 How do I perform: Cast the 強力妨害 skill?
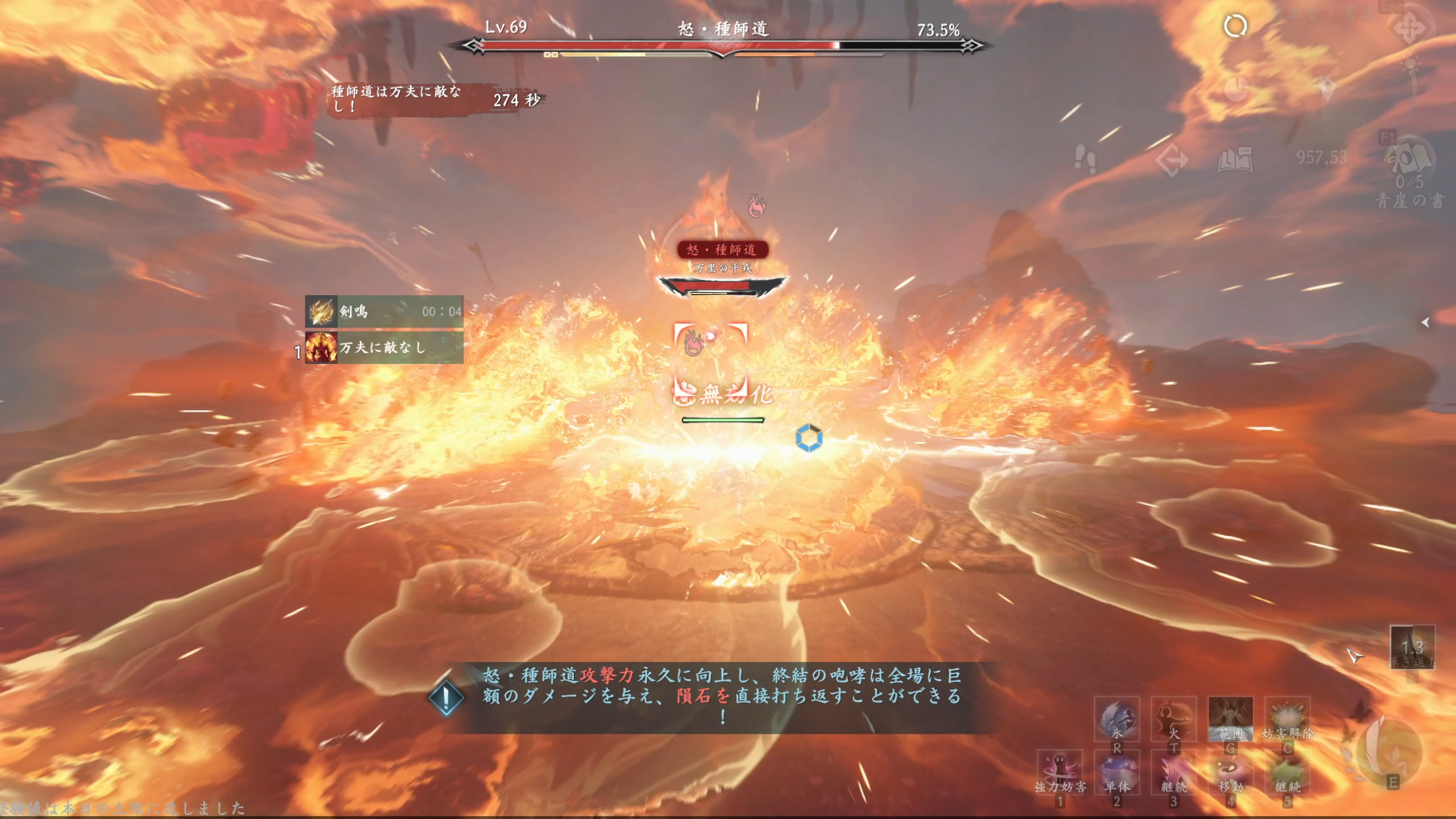pyautogui.click(x=1060, y=772)
